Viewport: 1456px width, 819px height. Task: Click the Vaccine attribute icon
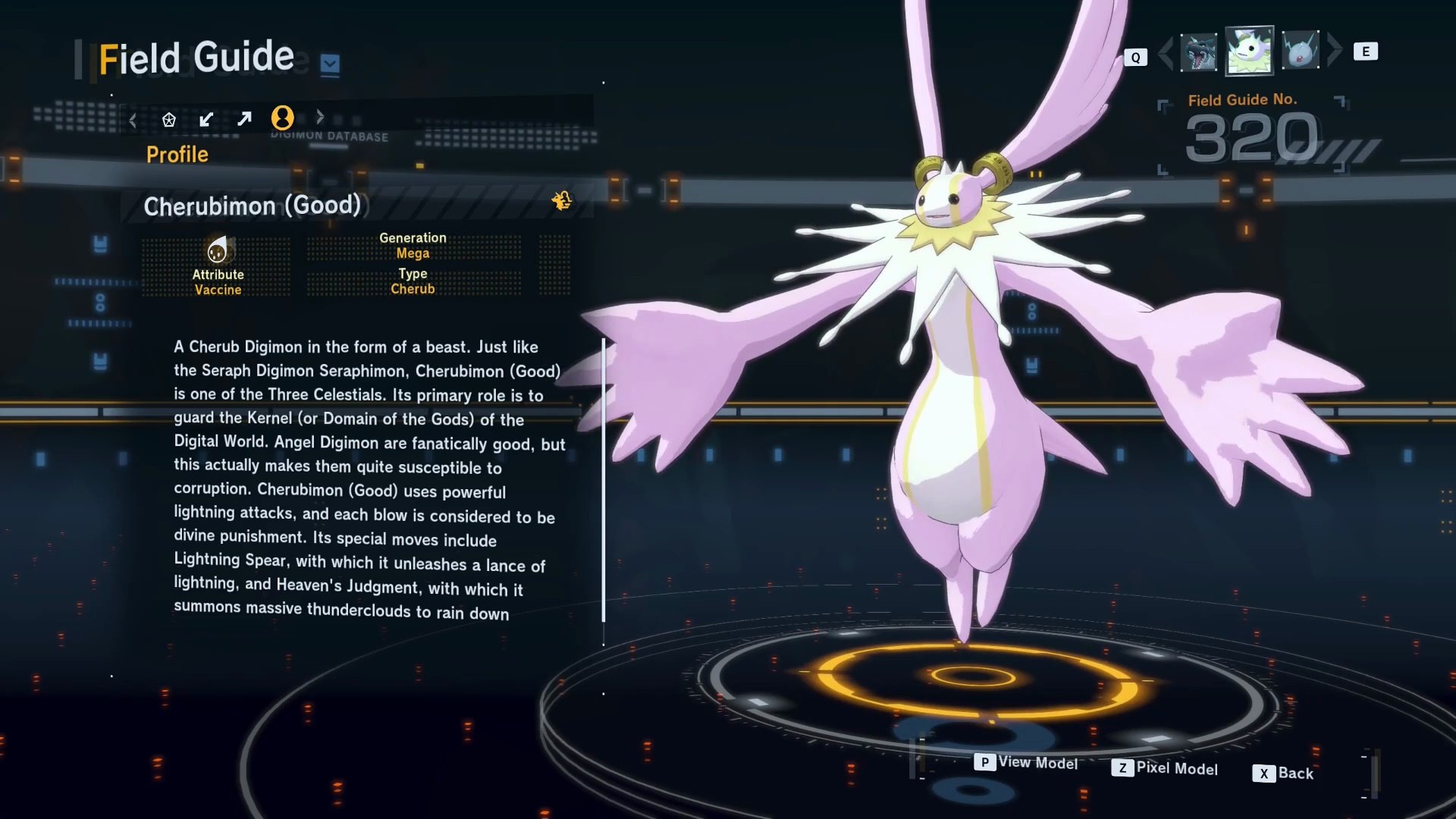pyautogui.click(x=218, y=250)
